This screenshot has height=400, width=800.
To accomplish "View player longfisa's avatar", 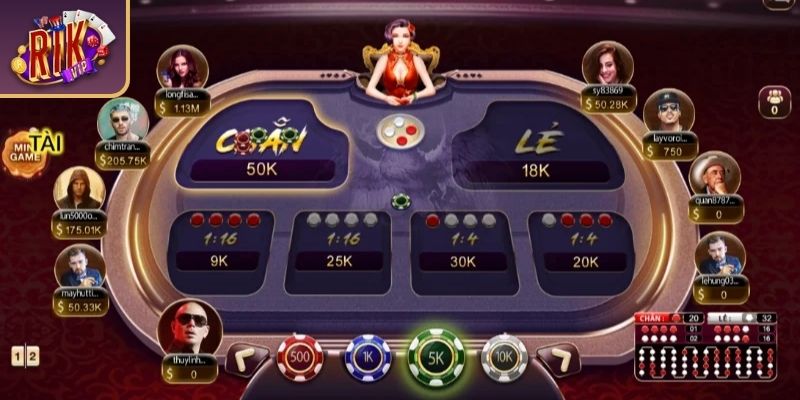I will (183, 66).
